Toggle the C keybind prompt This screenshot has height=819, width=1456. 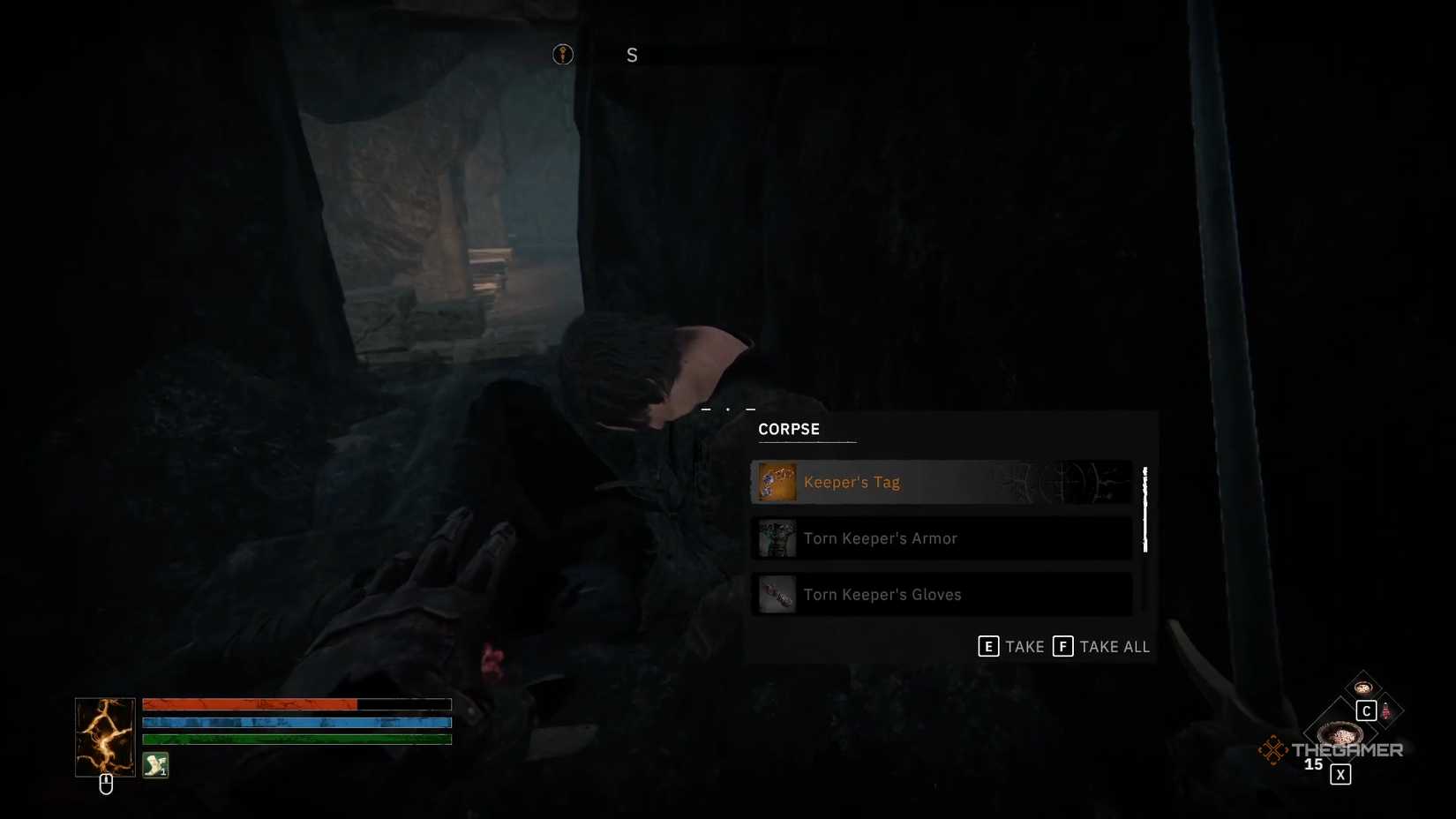tap(1367, 710)
